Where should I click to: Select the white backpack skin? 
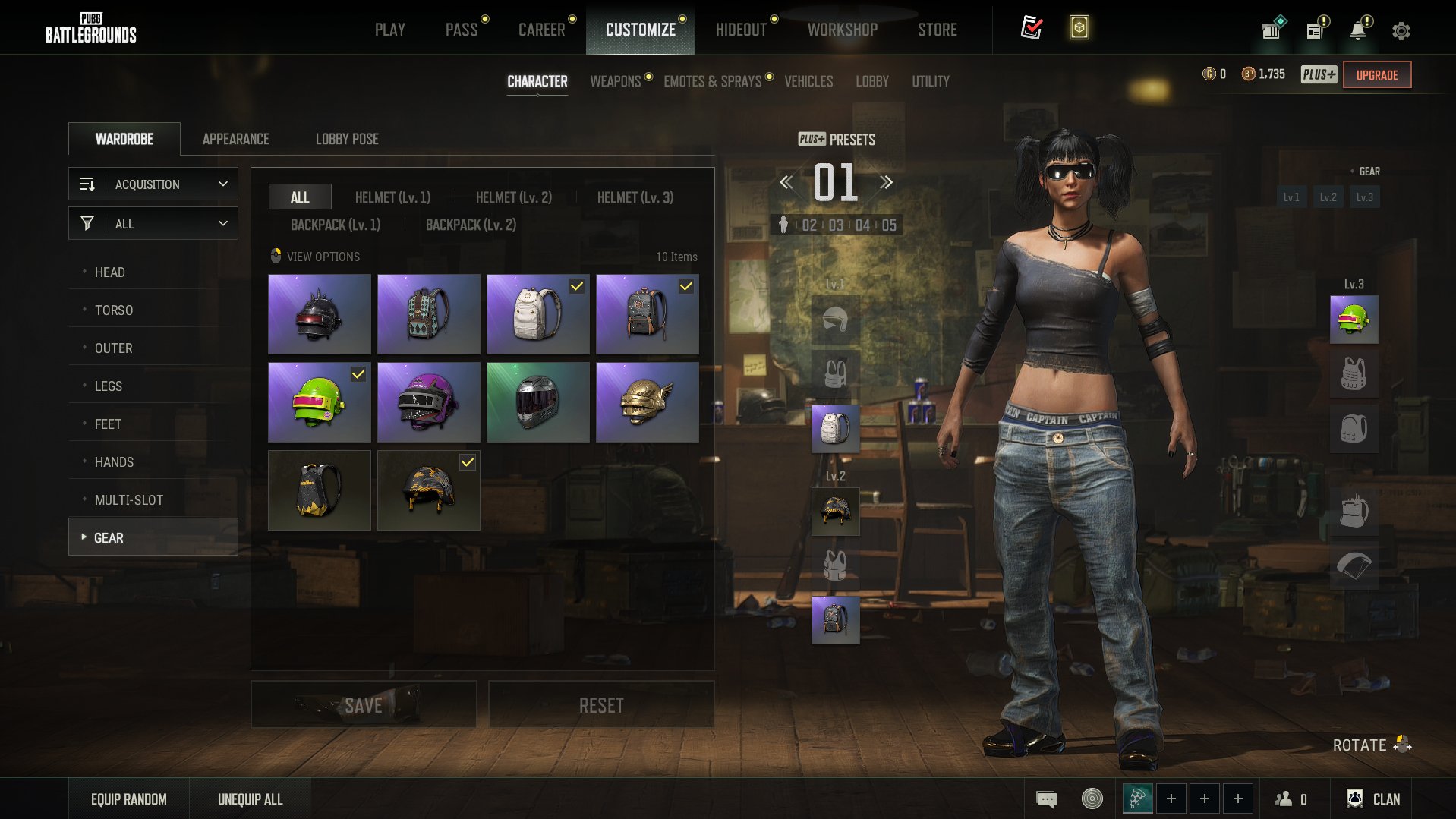[x=537, y=314]
